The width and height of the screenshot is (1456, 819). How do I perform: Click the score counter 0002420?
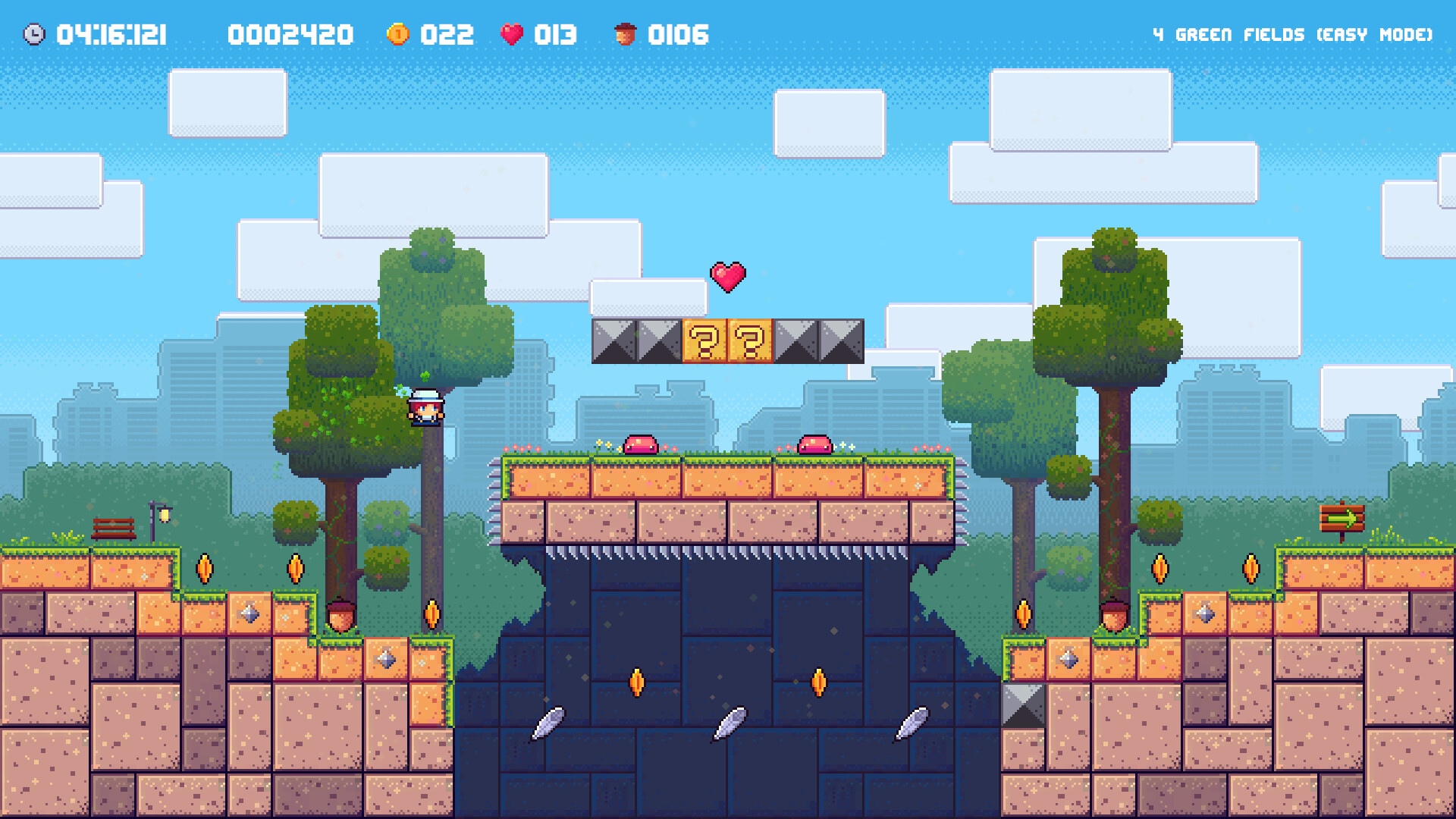point(290,33)
